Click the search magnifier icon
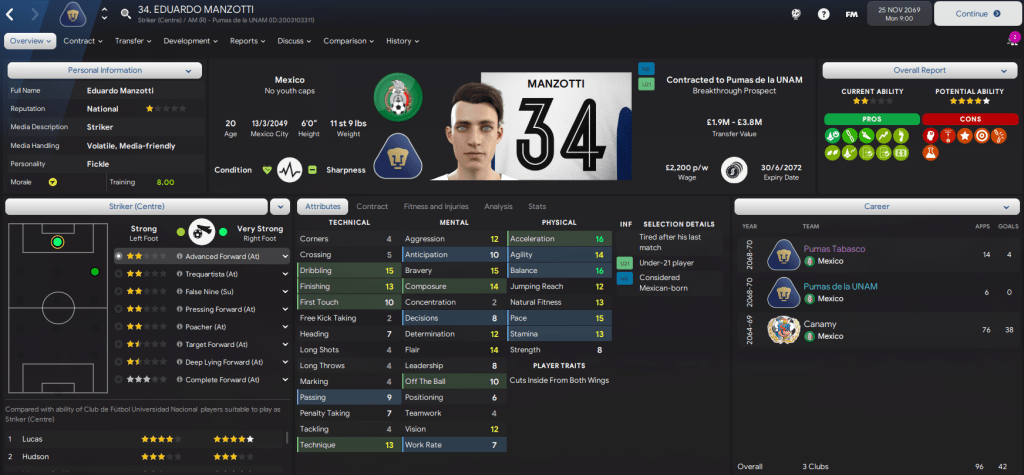The image size is (1024, 475). [x=125, y=15]
